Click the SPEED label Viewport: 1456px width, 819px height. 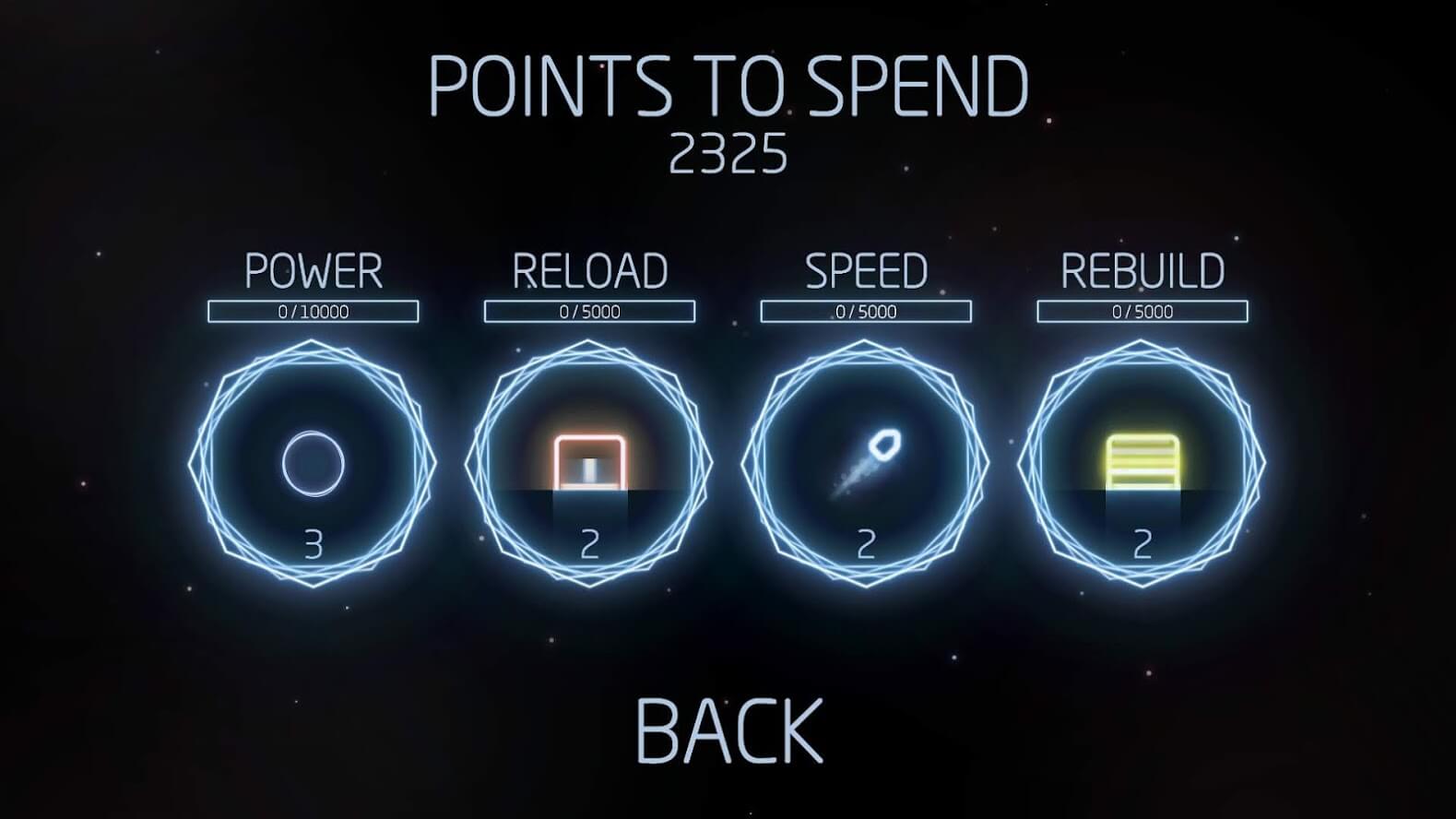coord(867,270)
